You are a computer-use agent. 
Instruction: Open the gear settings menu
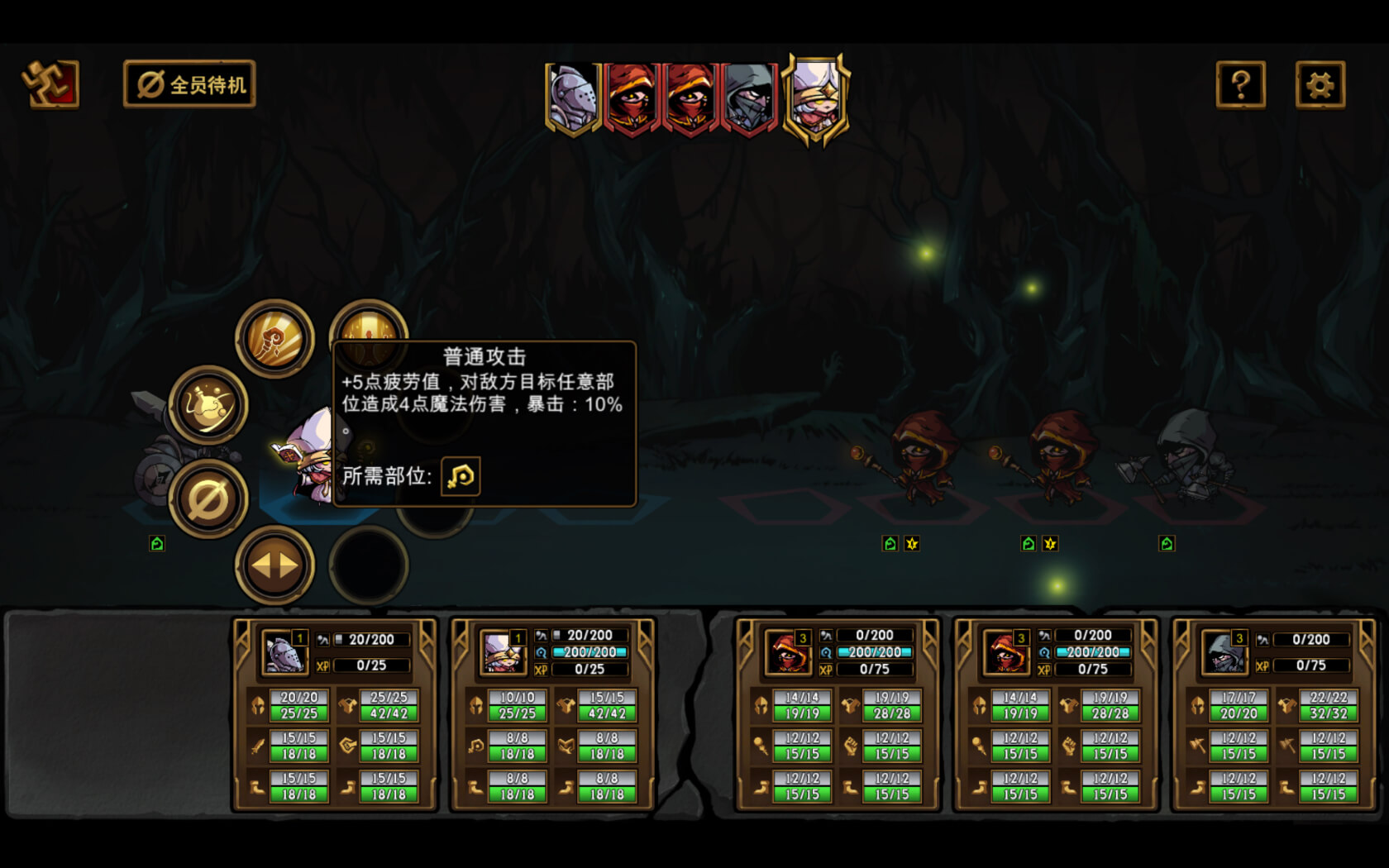(1320, 84)
